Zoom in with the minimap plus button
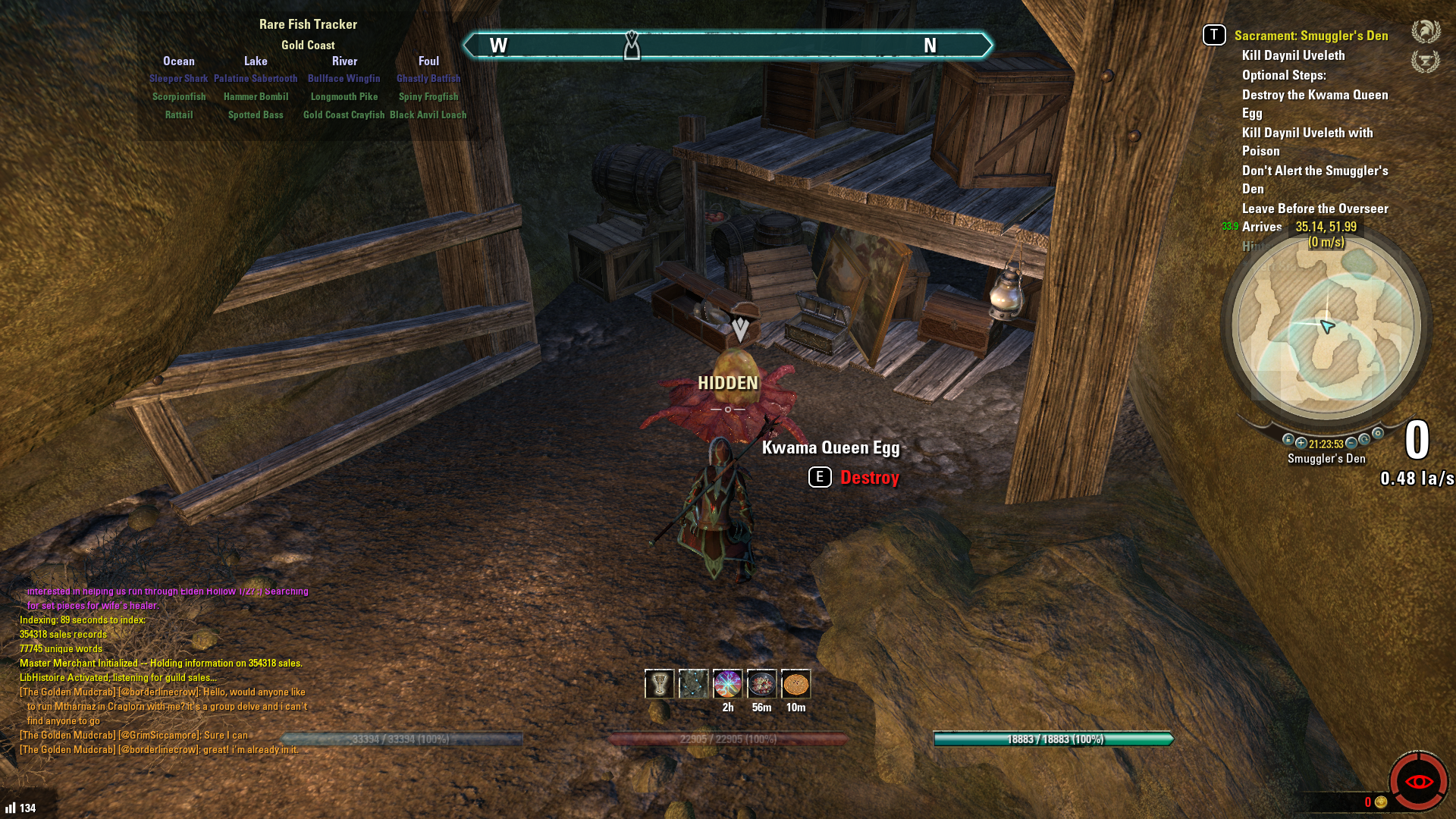This screenshot has width=1456, height=819. pos(1301,443)
